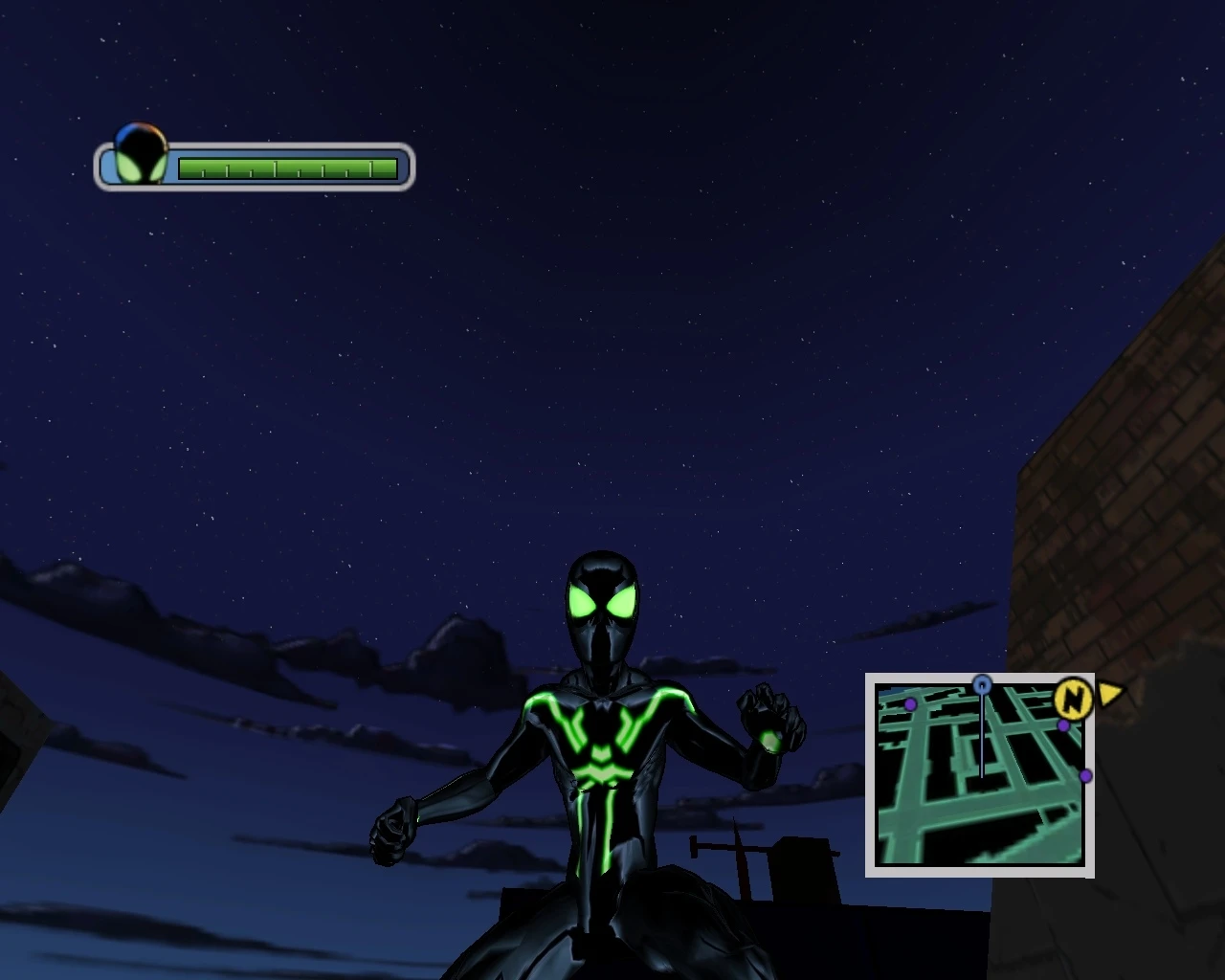Click the purple waypoint dot below the compass

click(x=1062, y=724)
